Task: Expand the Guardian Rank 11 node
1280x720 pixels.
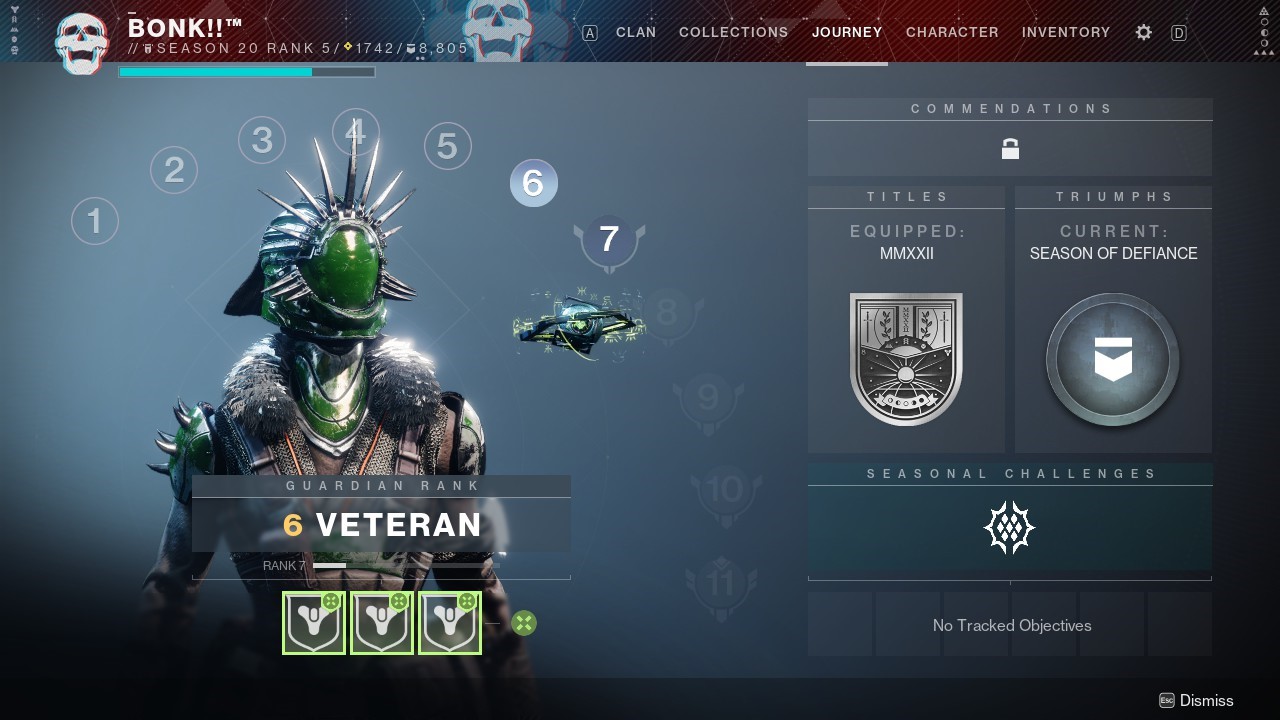Action: coord(722,578)
